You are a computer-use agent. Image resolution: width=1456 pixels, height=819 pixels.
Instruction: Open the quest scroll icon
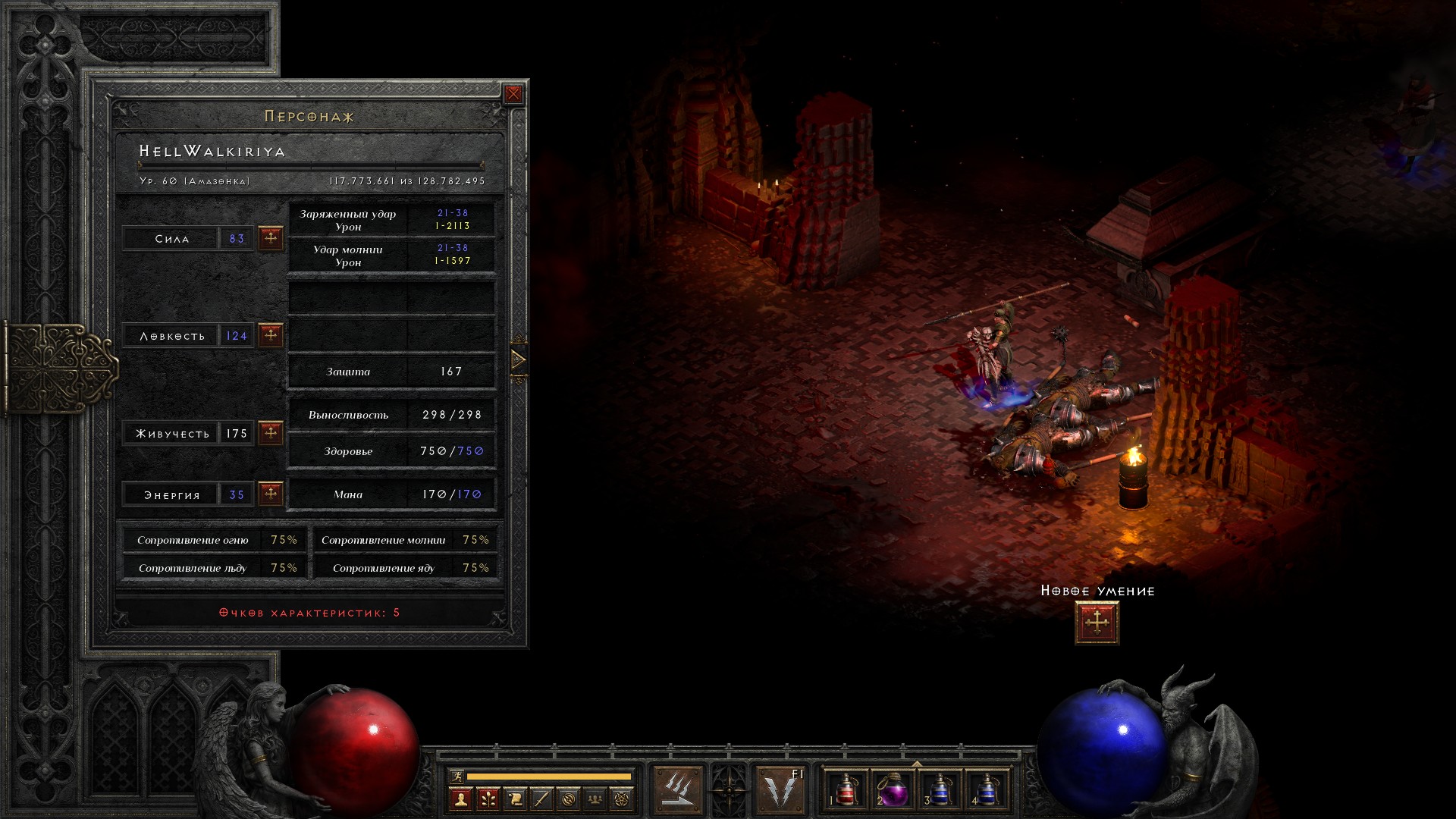coord(515,799)
